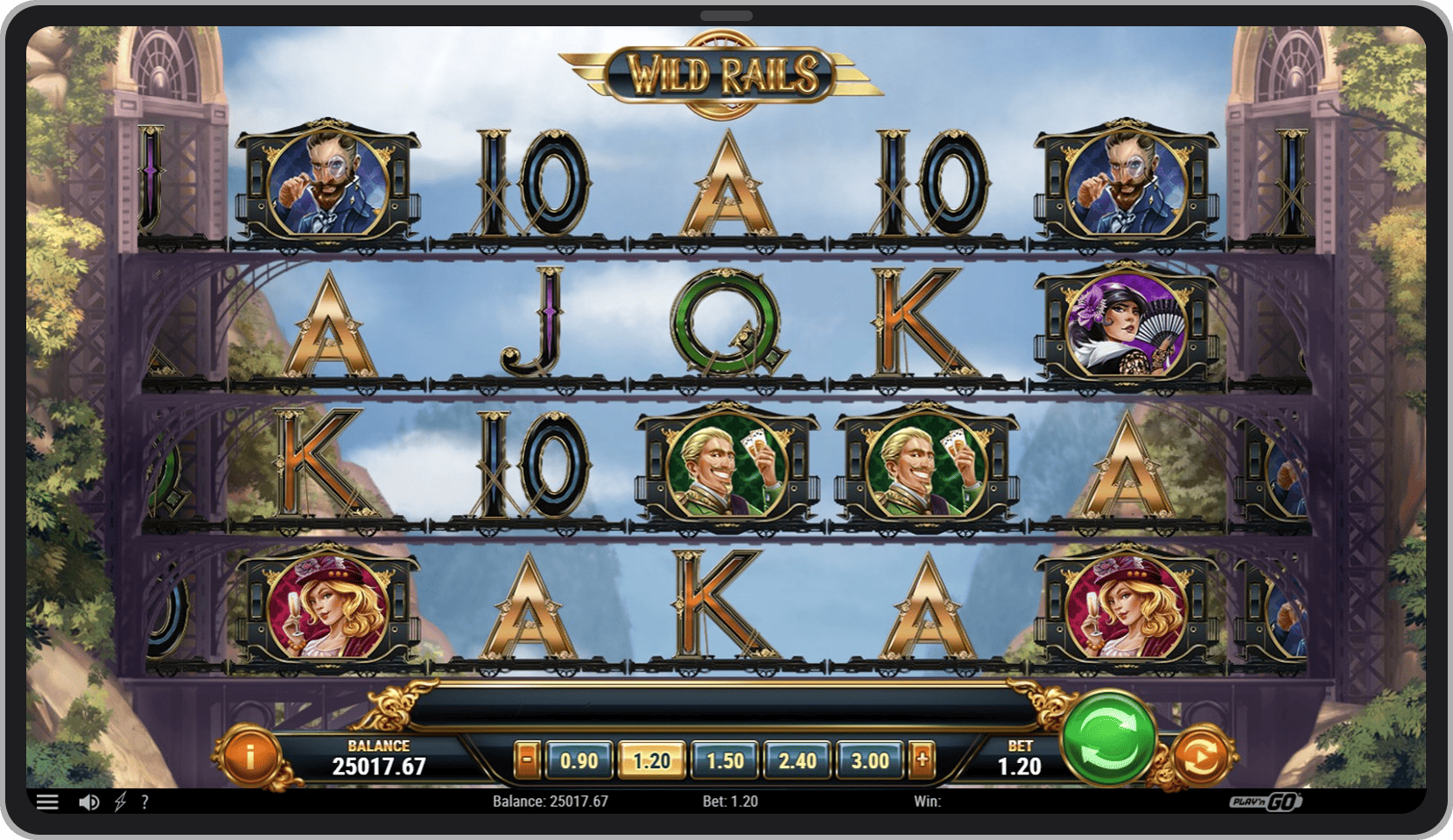The width and height of the screenshot is (1453, 840).
Task: Select the 0.90 bet amount
Action: click(579, 760)
